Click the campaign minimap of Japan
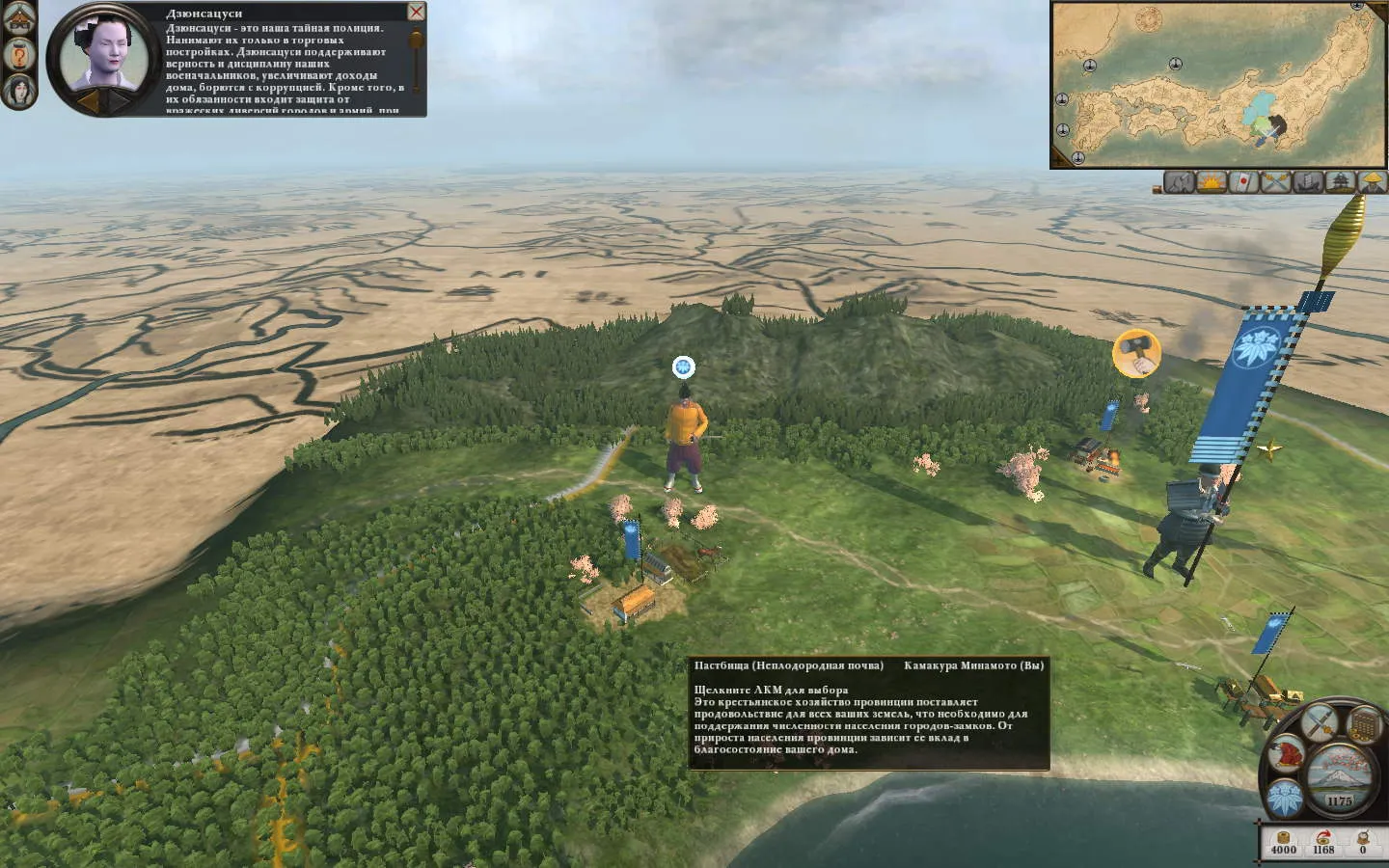 point(1218,85)
